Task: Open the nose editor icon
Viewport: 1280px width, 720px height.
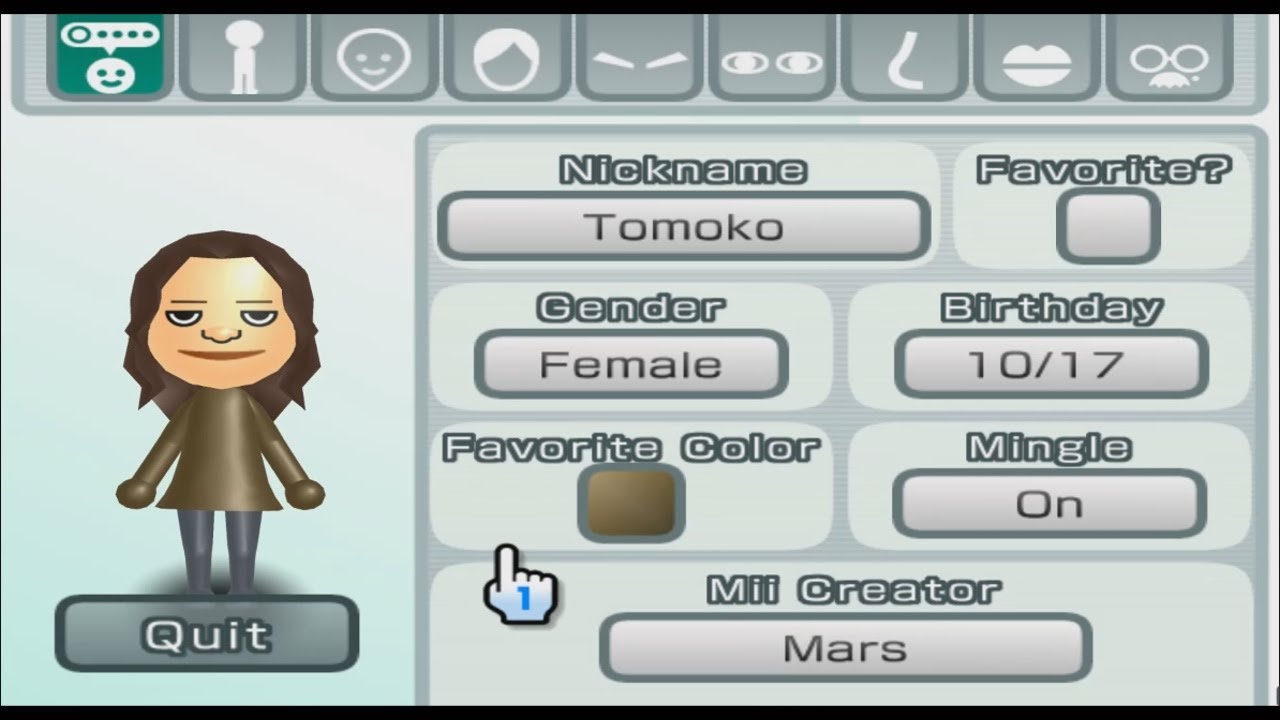Action: [x=905, y=55]
